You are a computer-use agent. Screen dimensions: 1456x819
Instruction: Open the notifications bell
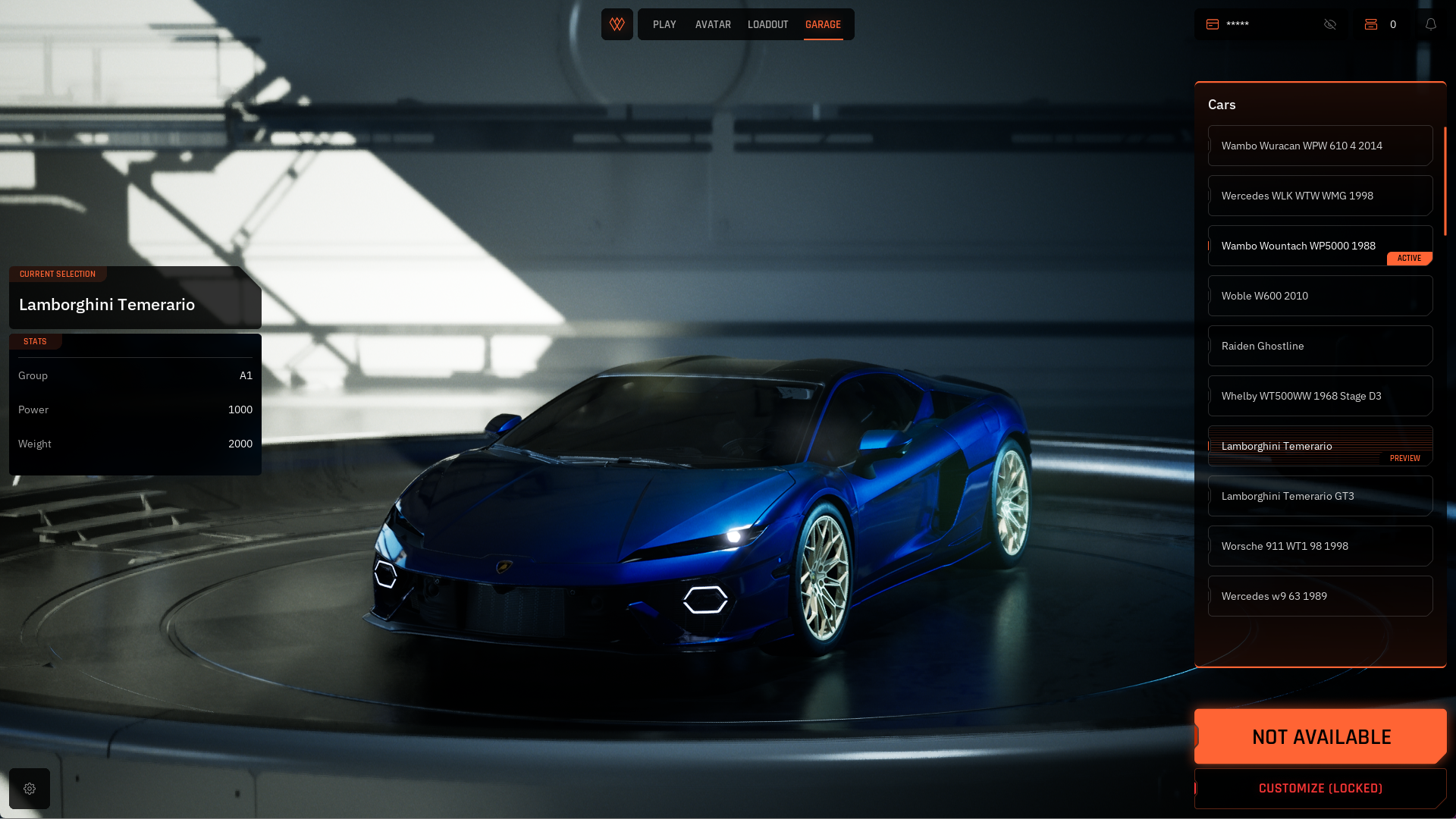(x=1431, y=24)
